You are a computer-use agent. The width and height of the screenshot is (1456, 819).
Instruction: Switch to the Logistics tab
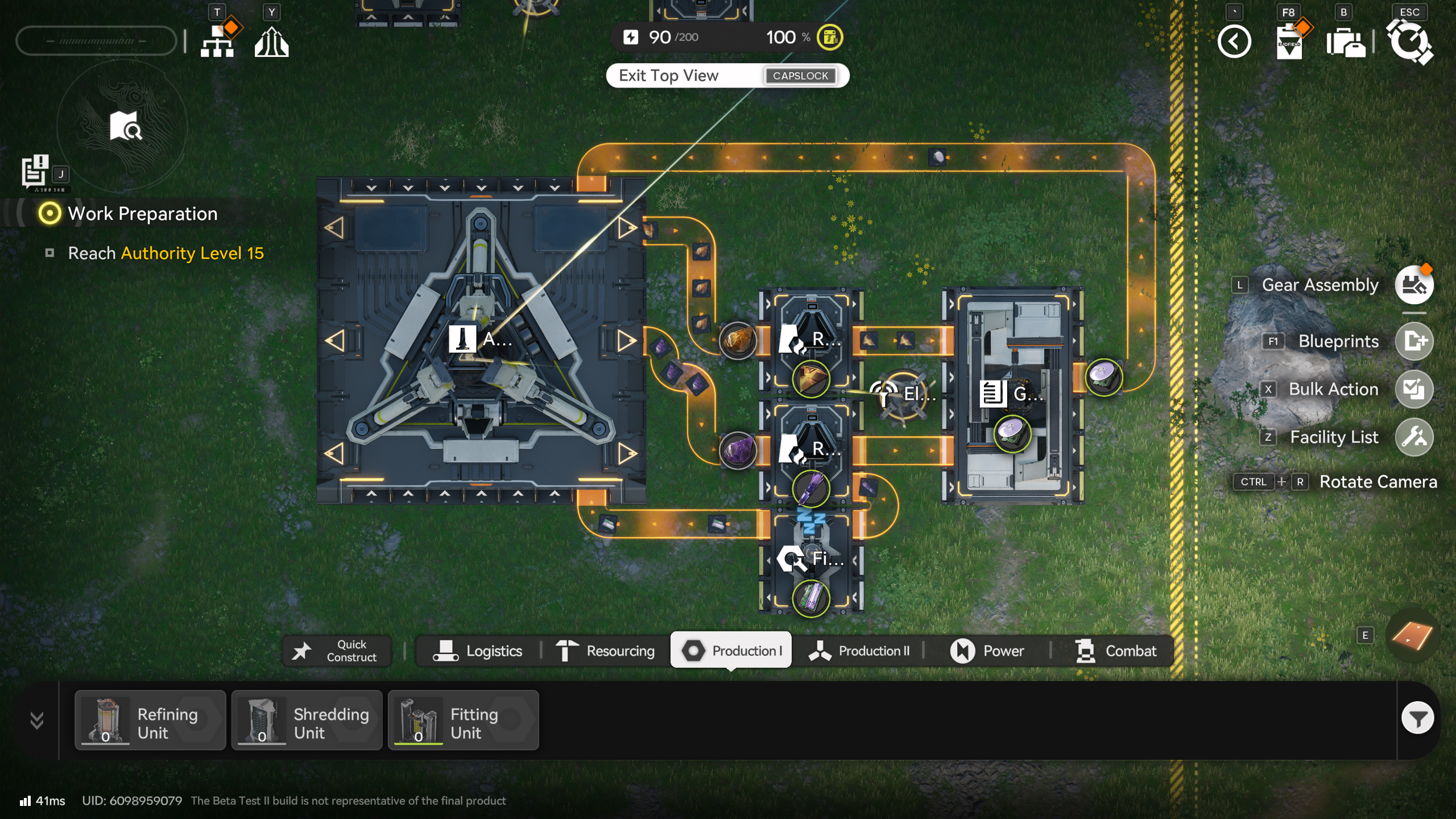[478, 651]
